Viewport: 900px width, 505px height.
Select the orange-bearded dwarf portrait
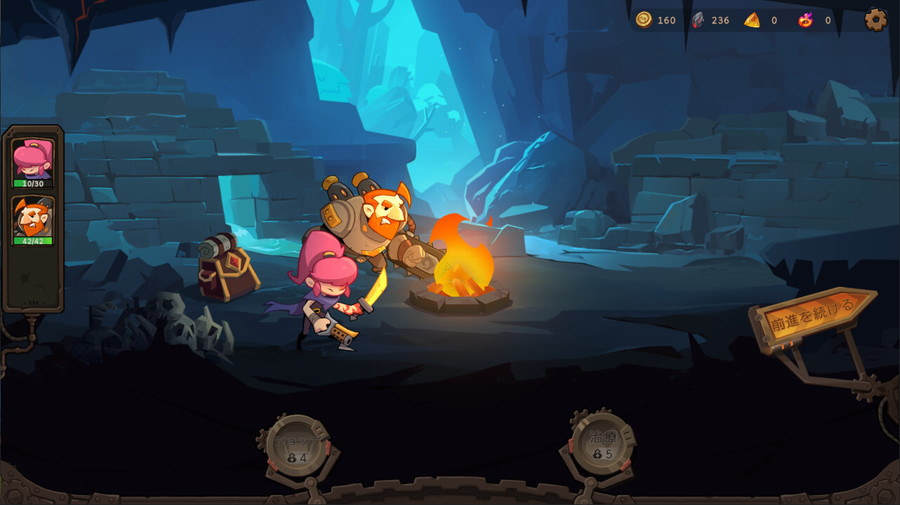[x=32, y=218]
